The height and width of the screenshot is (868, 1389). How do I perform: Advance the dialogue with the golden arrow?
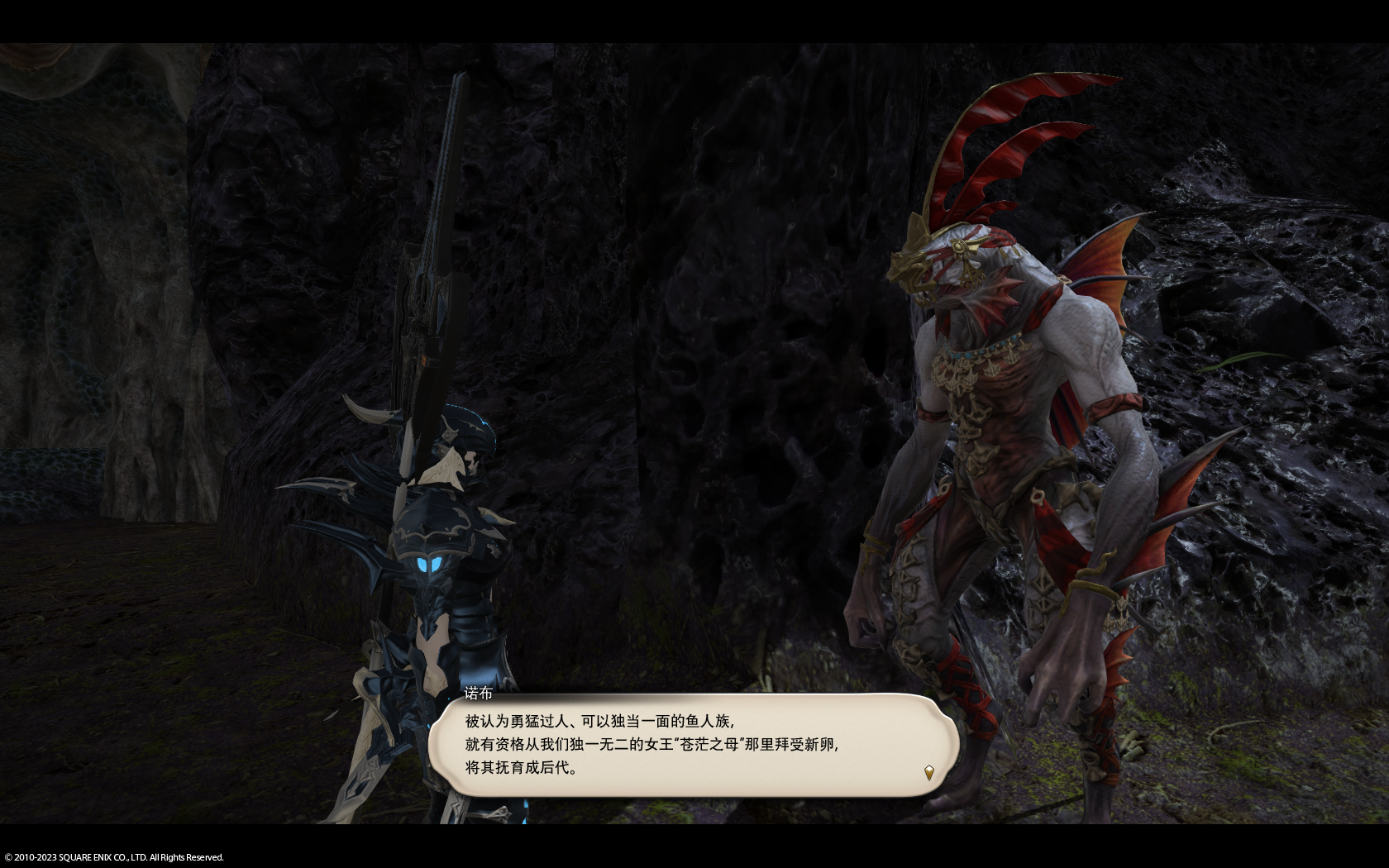pyautogui.click(x=928, y=772)
